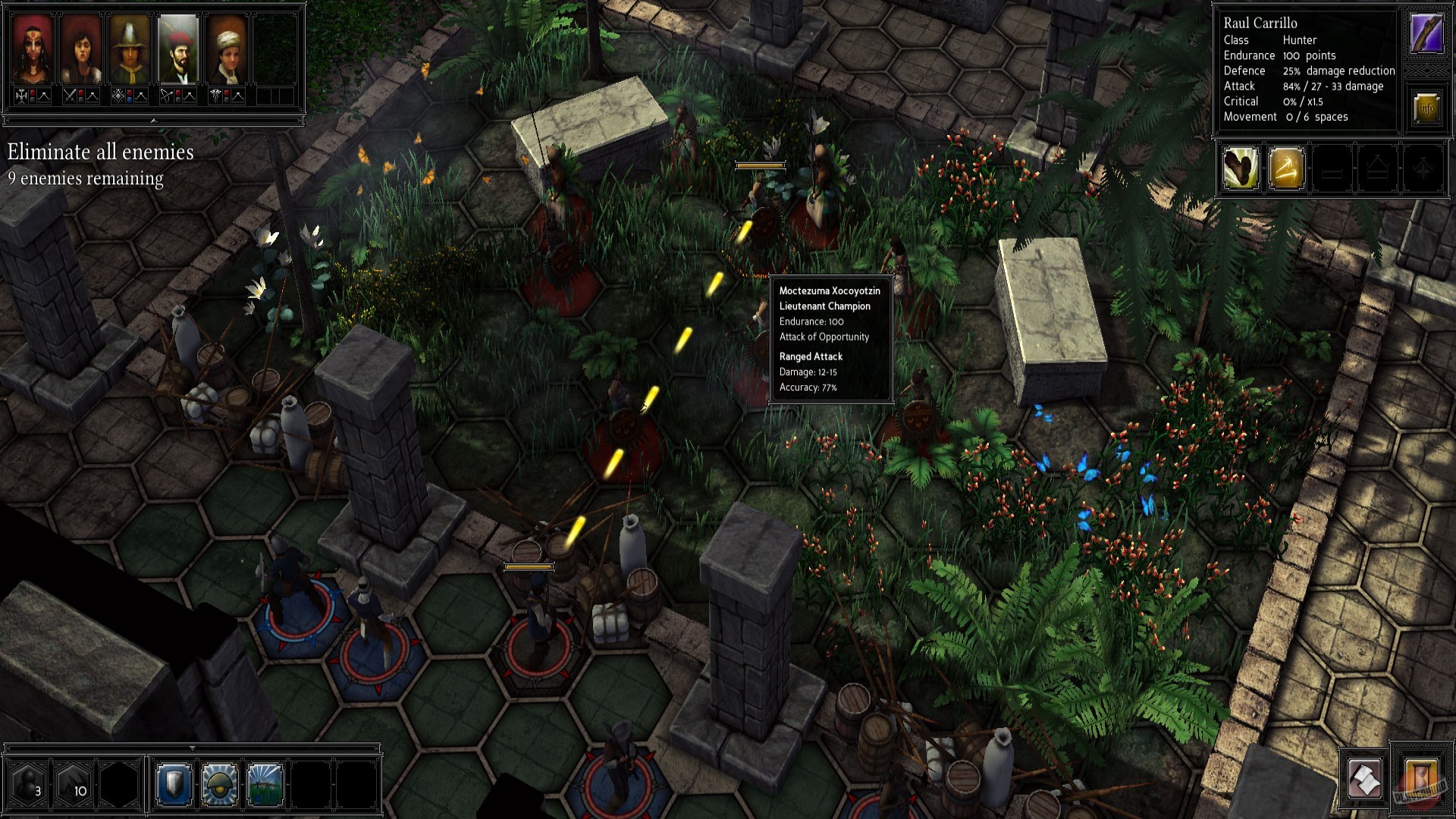Viewport: 1456px width, 819px height.
Task: Toggle the blue indicator under the helmeted soldier portrait
Action: pyautogui.click(x=130, y=101)
